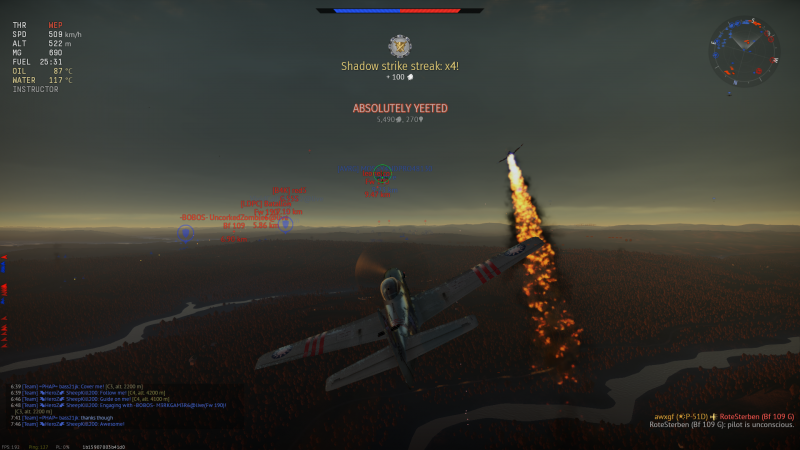The height and width of the screenshot is (450, 800).
Task: Target the circled enemy marker labeled UncookedTomtone
Action: 185,233
